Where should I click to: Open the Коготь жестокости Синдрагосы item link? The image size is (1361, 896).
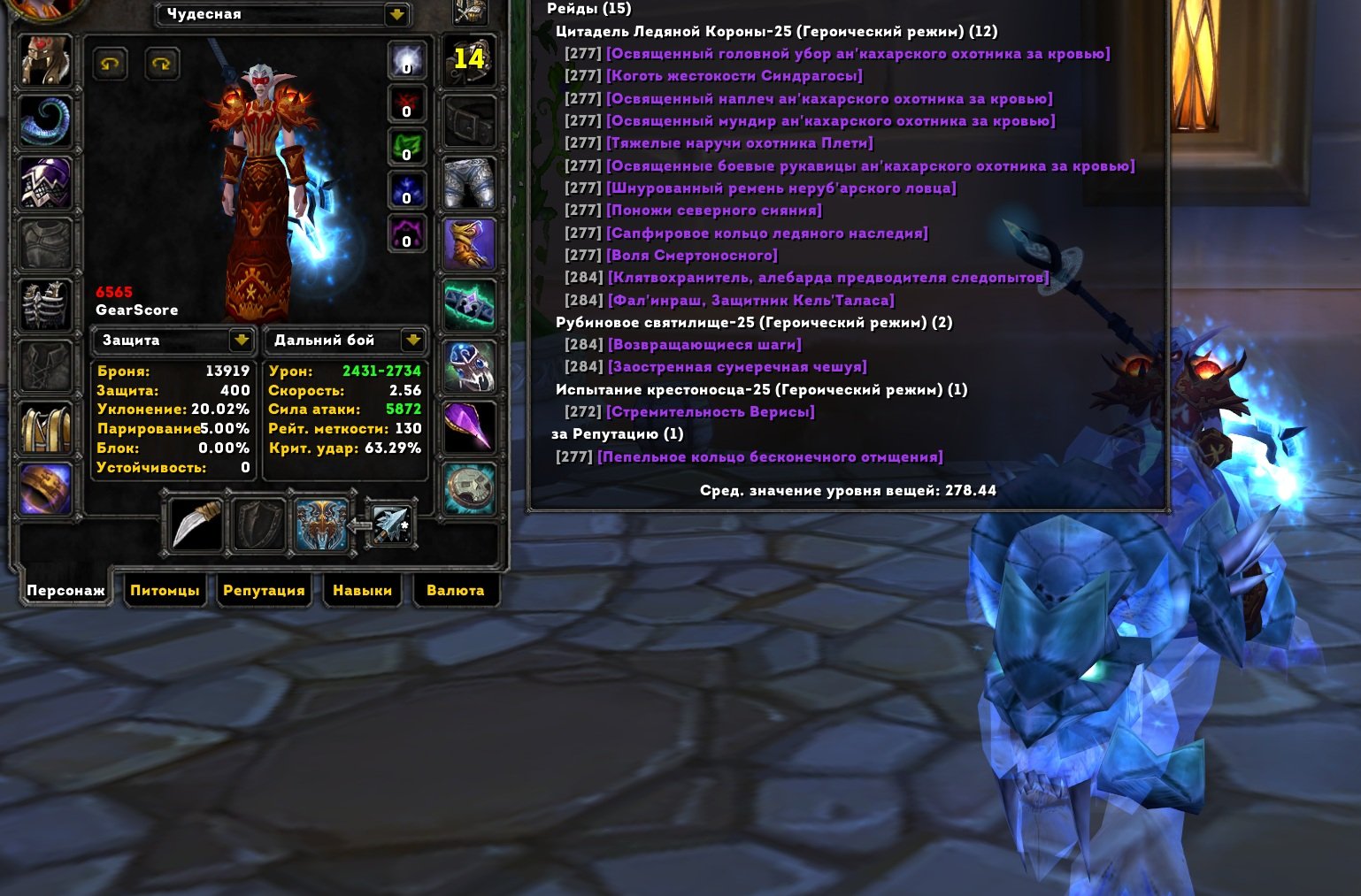734,76
